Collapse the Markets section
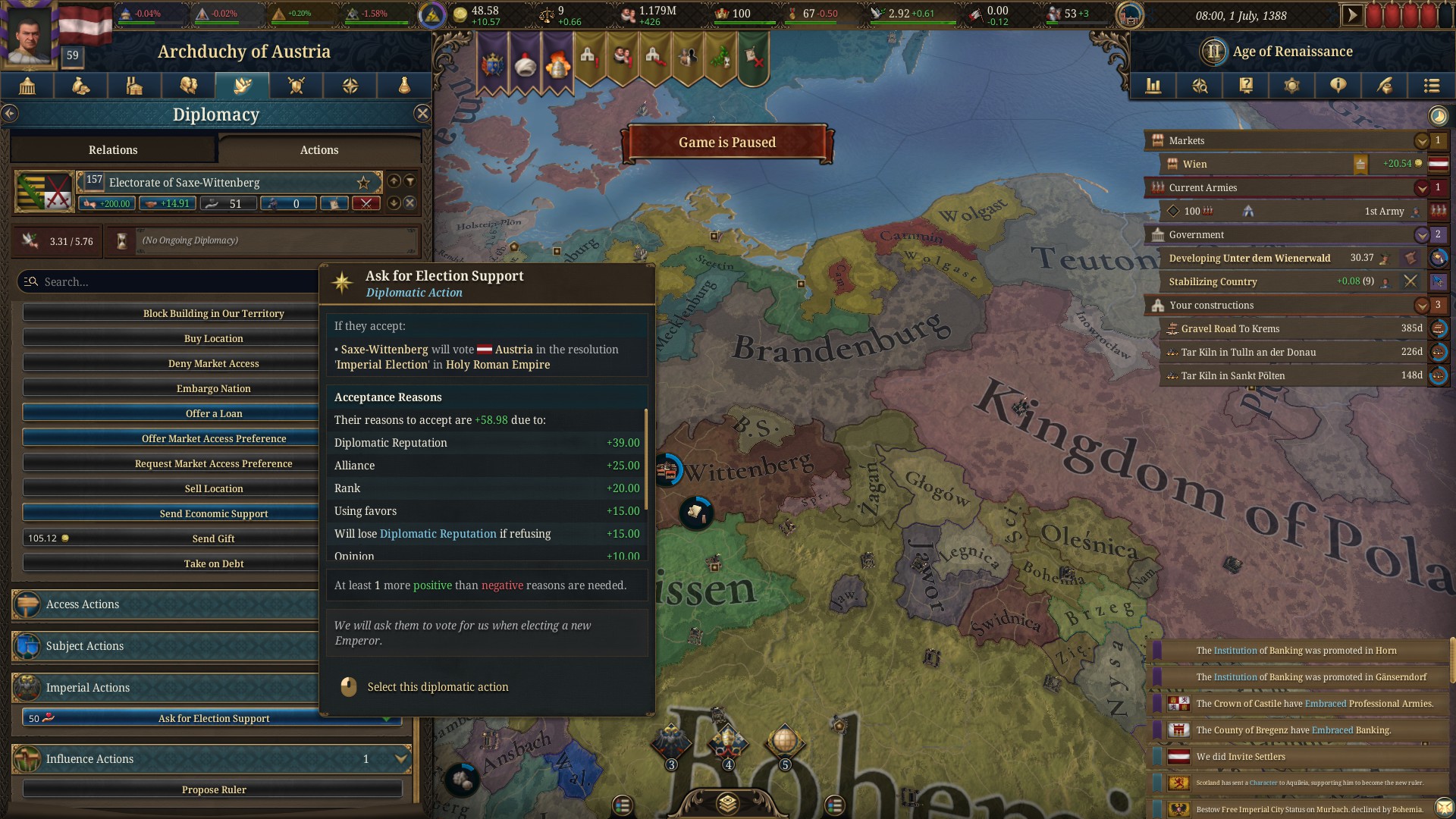1456x819 pixels. (1421, 140)
